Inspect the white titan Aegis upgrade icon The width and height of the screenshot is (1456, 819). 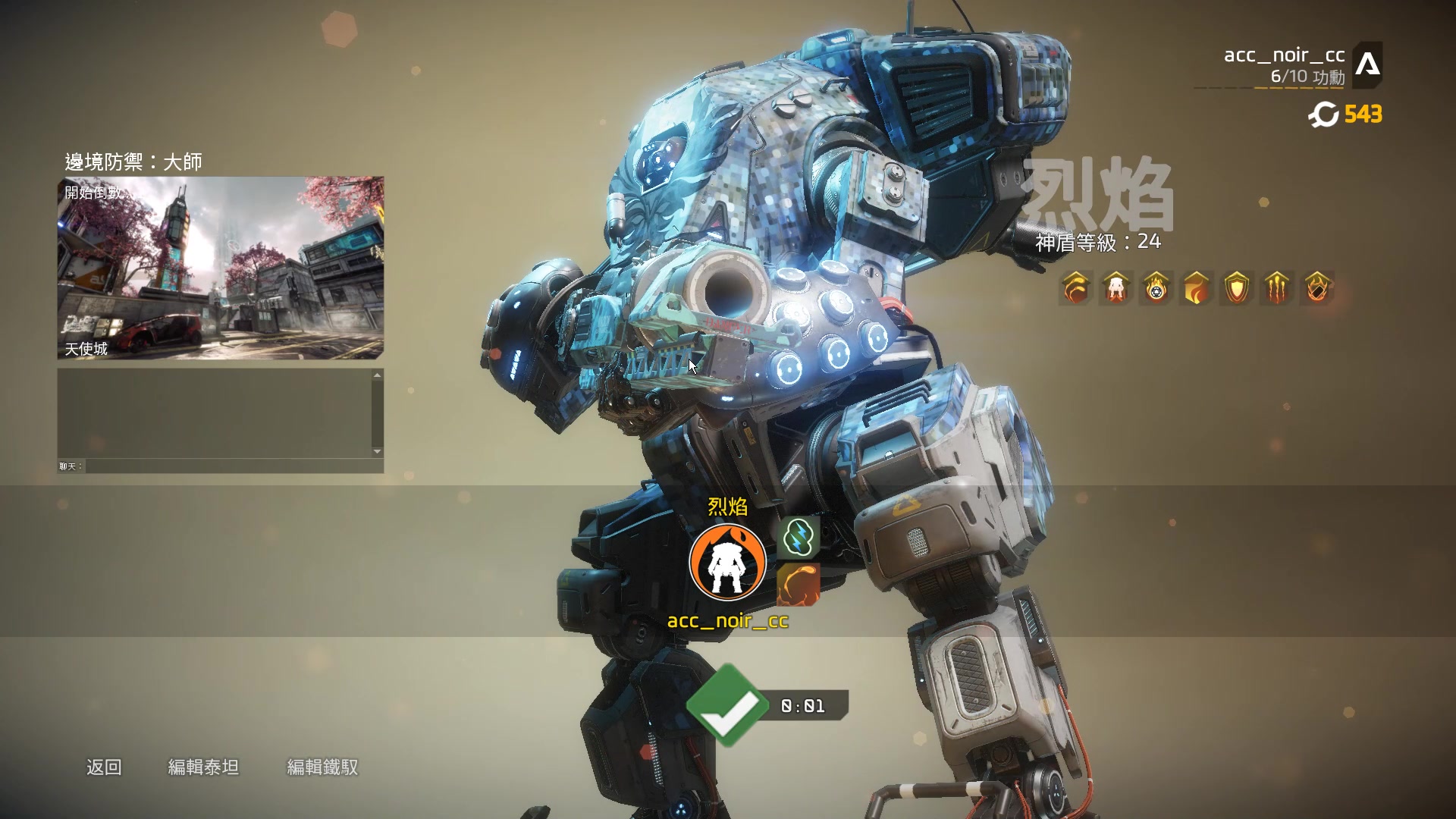tap(1116, 288)
